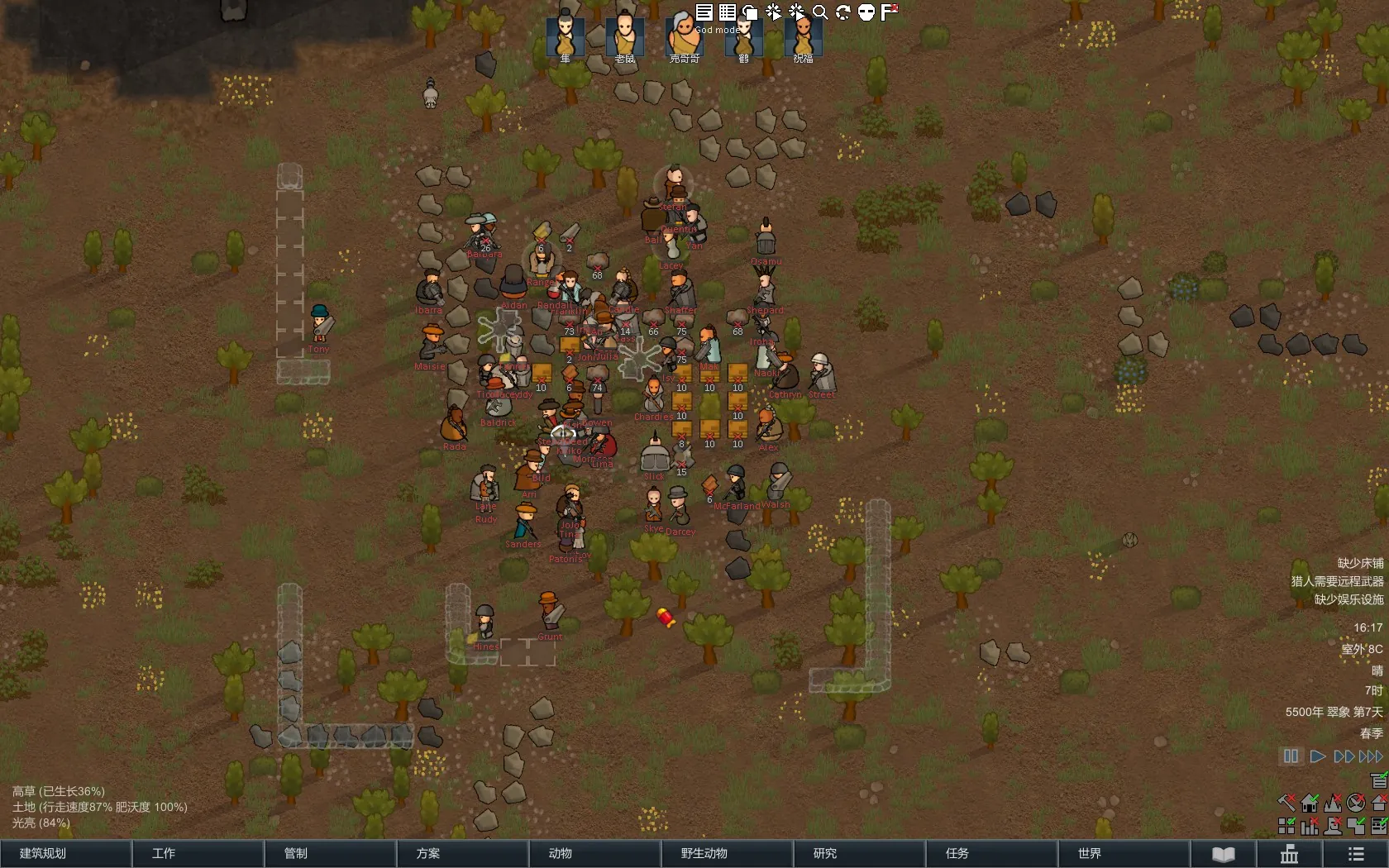Open the 建筑规划 (Architect) tab
This screenshot has width=1389, height=868.
click(66, 853)
